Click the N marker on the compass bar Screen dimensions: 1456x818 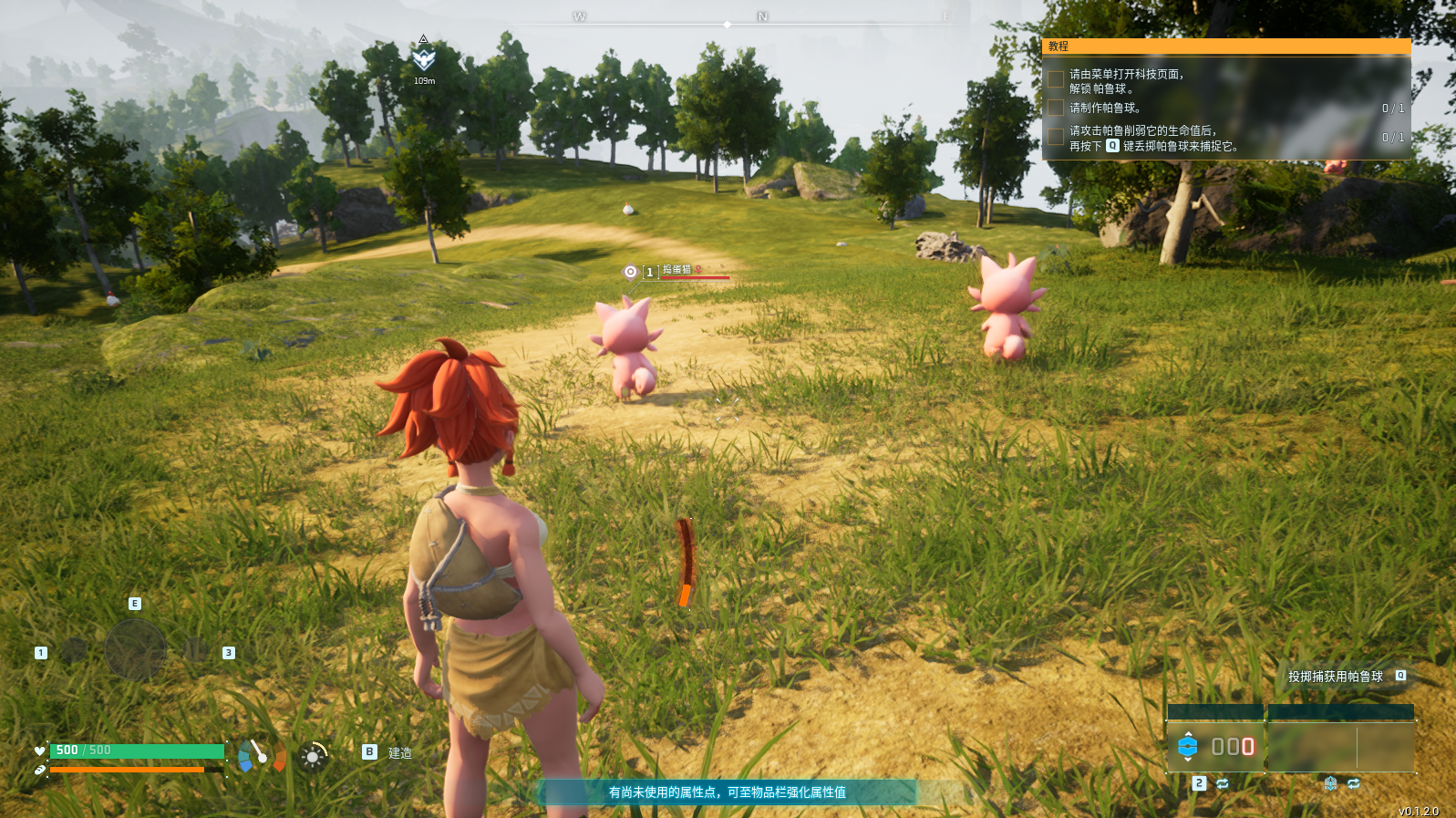click(x=761, y=16)
